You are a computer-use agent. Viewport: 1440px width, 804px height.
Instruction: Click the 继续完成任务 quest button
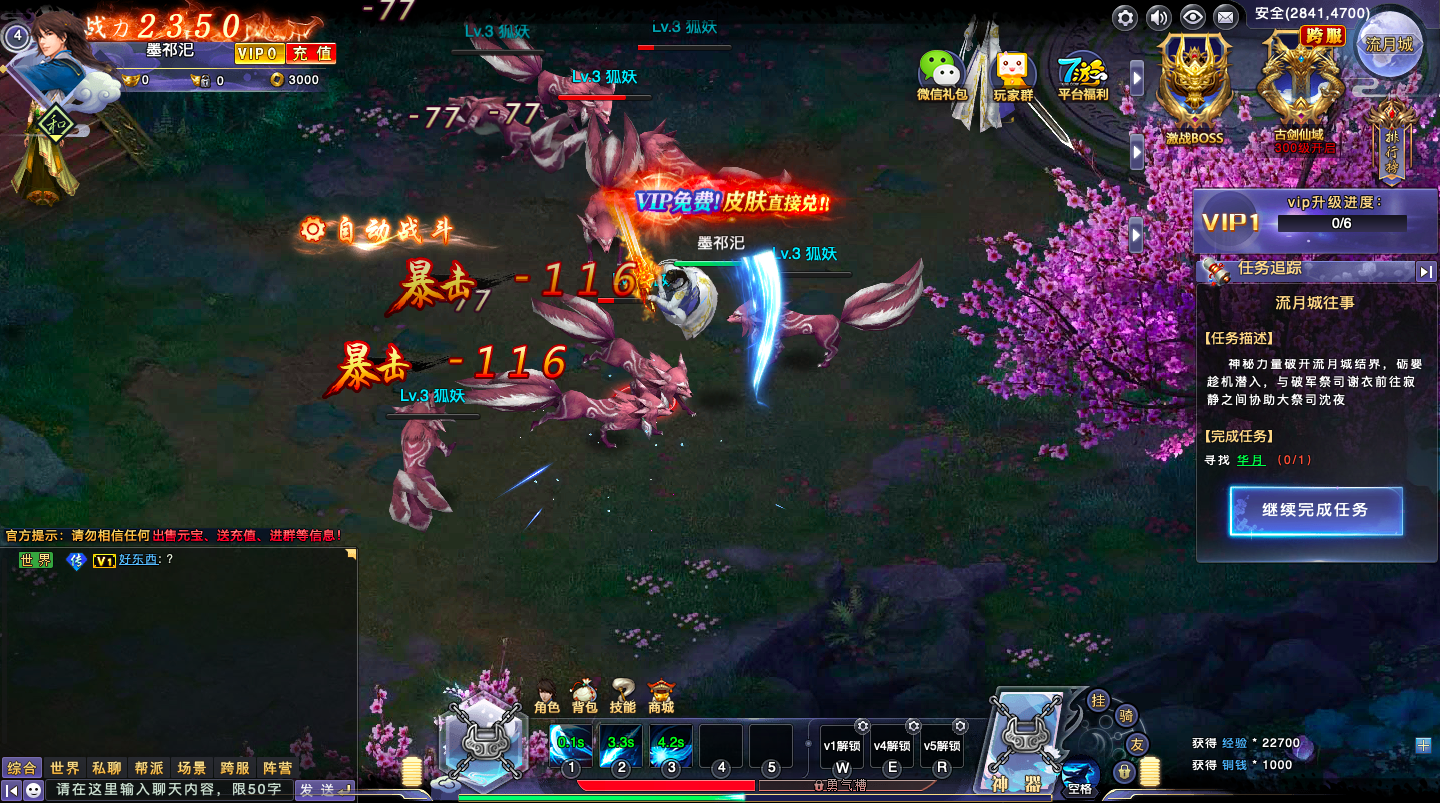pyautogui.click(x=1315, y=511)
